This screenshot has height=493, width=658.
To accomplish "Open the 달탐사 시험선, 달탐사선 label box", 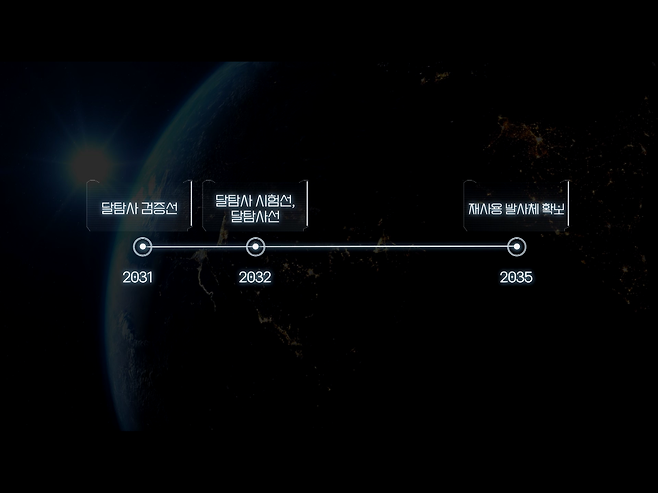I will pos(255,208).
